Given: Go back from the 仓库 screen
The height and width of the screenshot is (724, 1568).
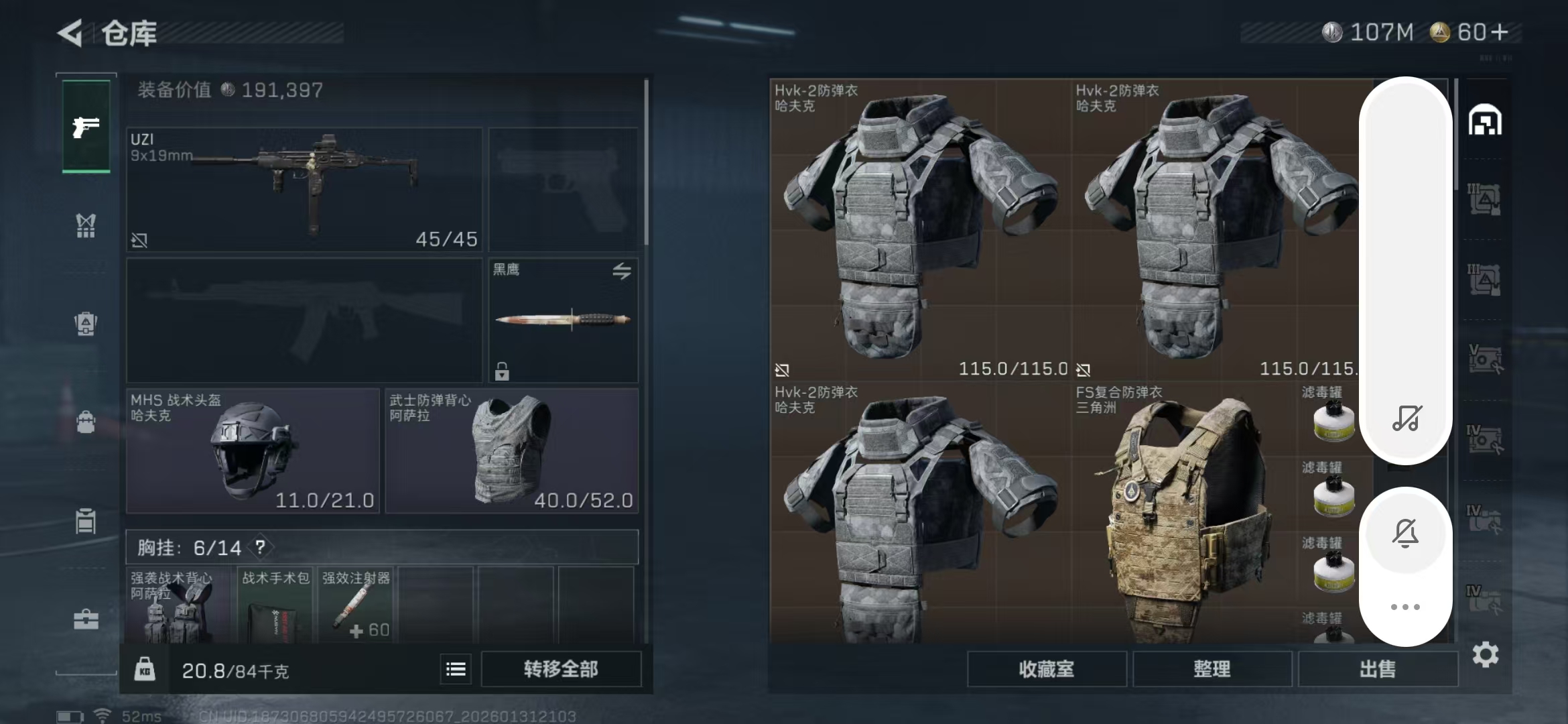Looking at the screenshot, I should (x=70, y=33).
